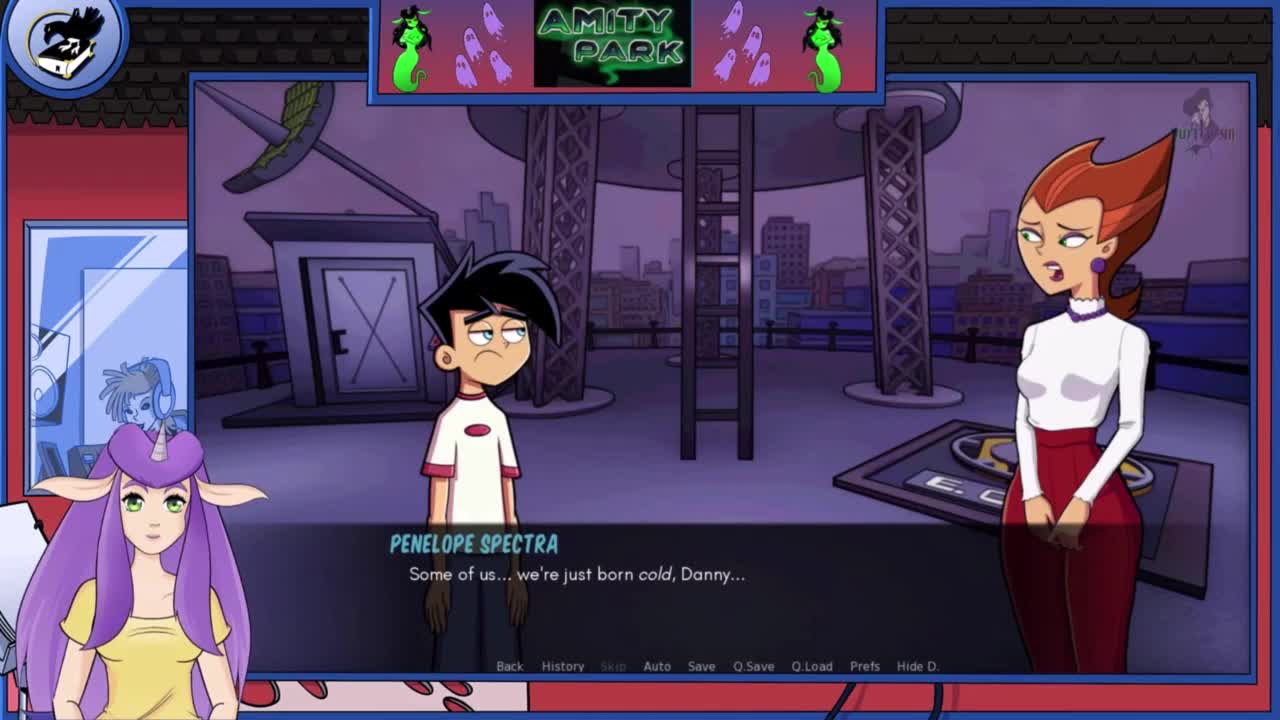
Task: Enable Auto dialogue advance
Action: (x=657, y=666)
